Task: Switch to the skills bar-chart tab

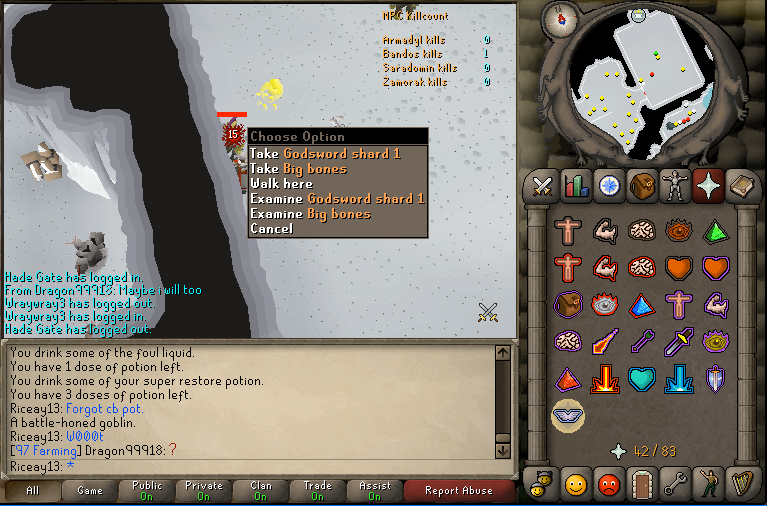Action: click(576, 185)
